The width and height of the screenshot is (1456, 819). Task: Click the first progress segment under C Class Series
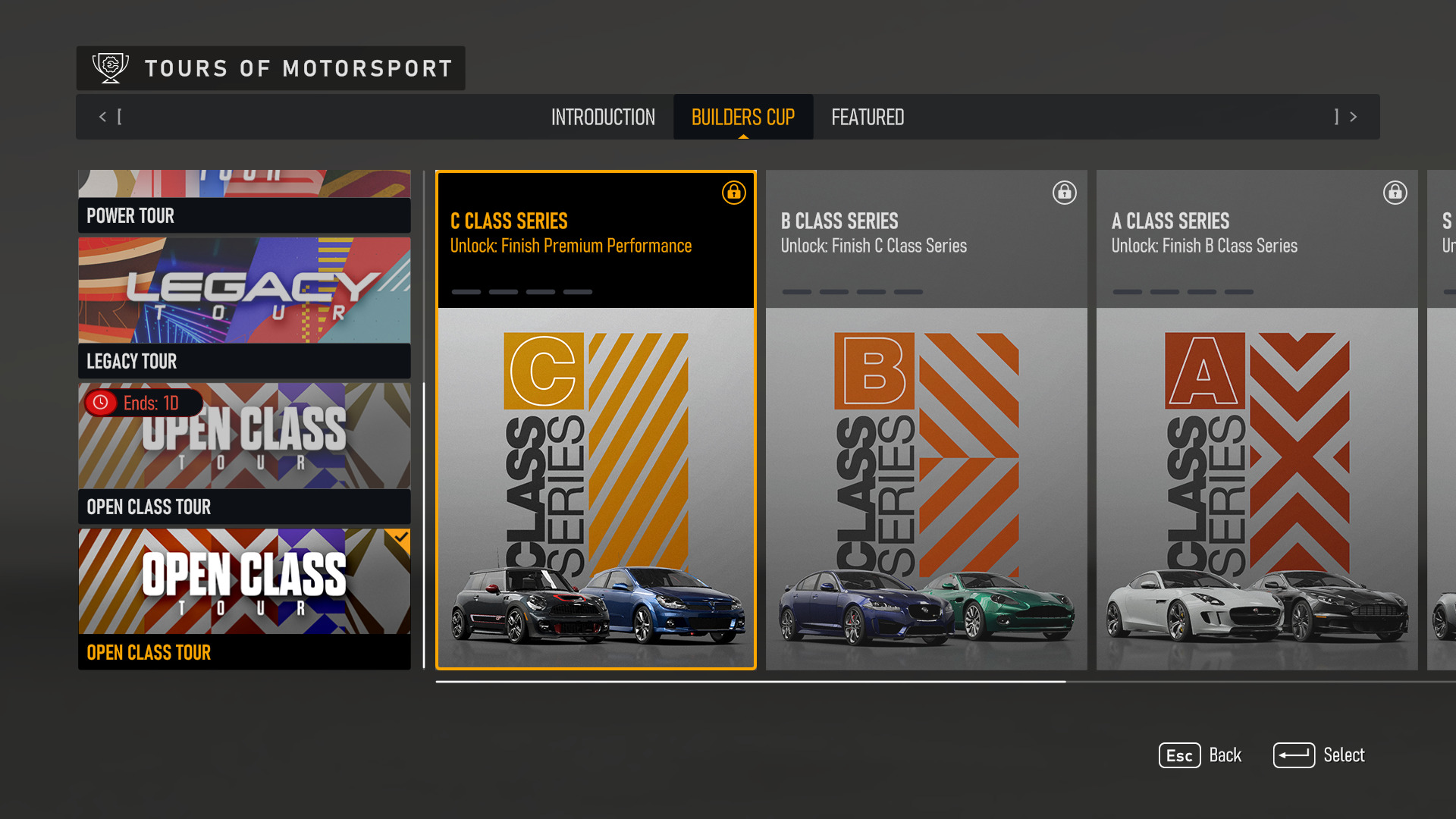click(466, 291)
